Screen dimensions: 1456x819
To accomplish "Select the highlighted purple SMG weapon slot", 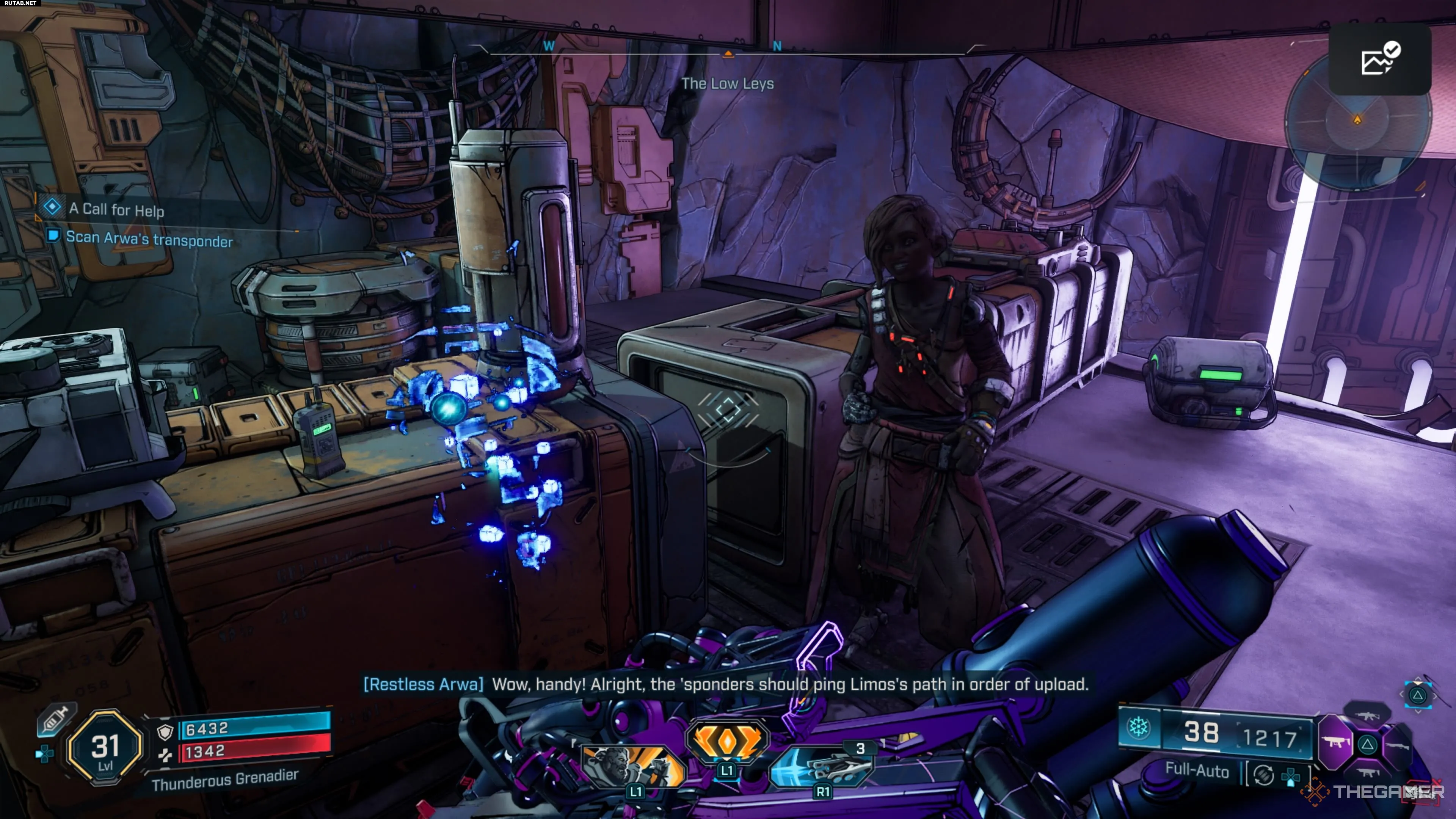I will 1336,742.
